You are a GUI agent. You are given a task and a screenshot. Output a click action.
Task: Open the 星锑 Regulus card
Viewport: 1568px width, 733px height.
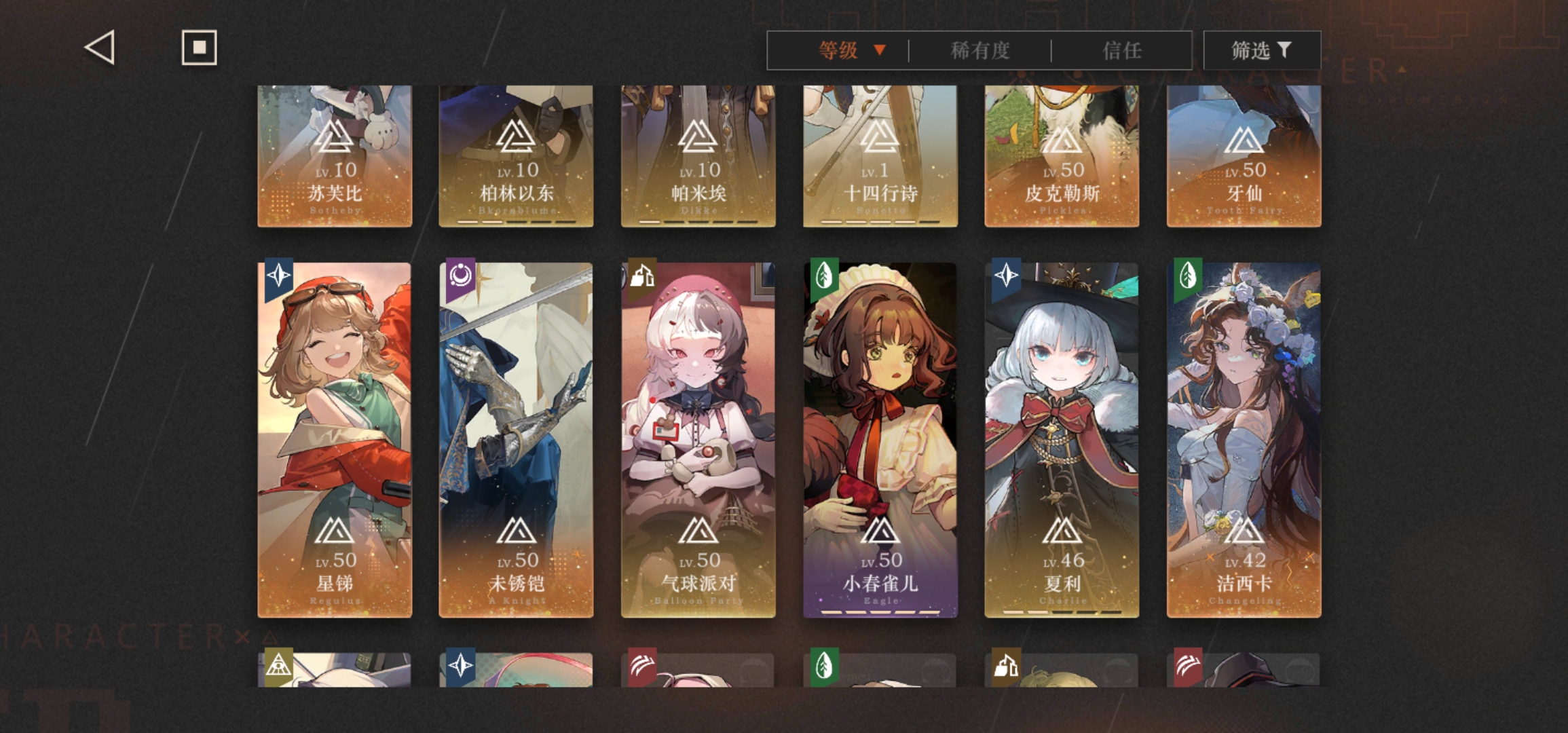[x=335, y=440]
